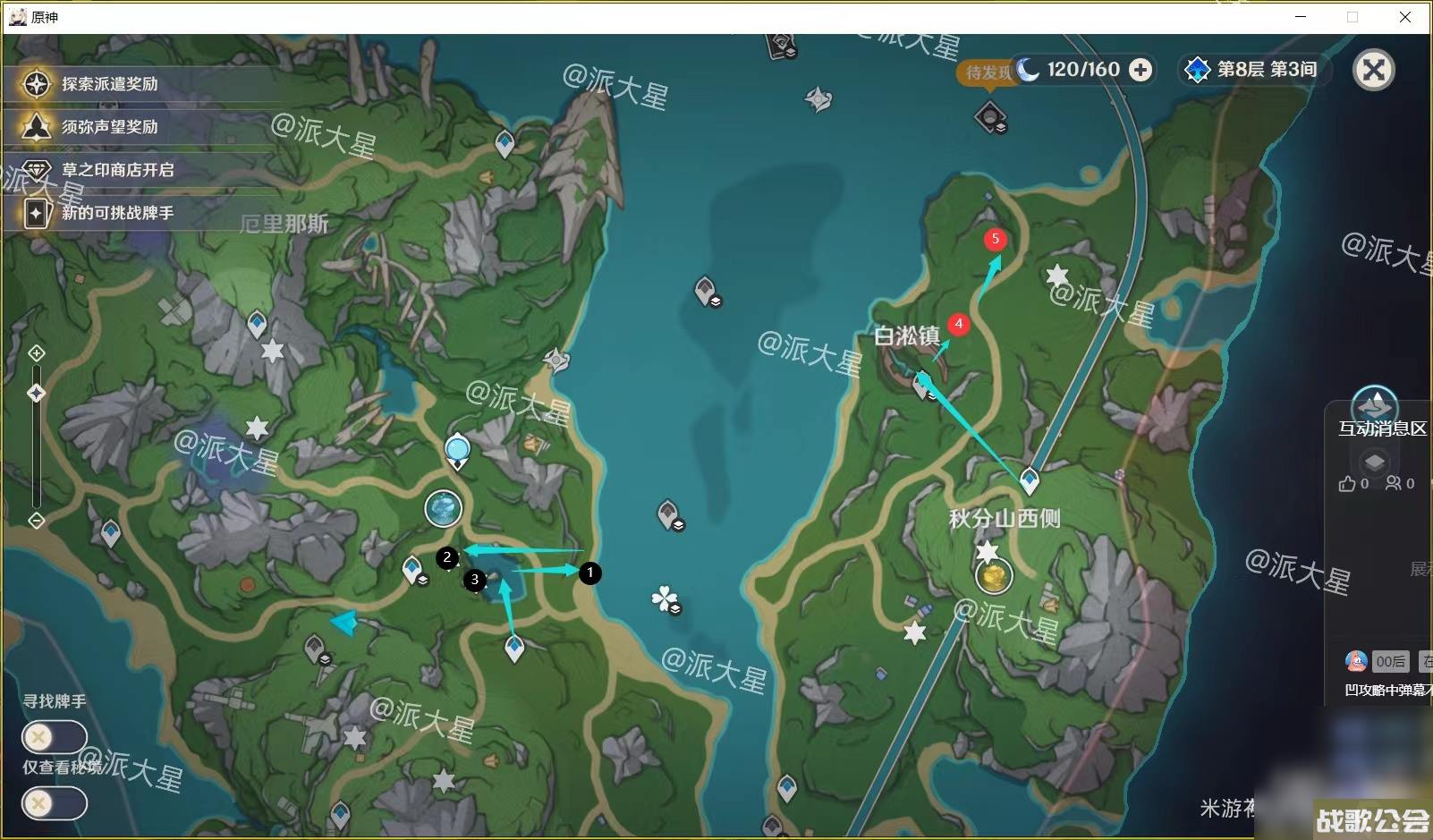Image resolution: width=1433 pixels, height=840 pixels.
Task: Click the Genshin Impact icon in the title bar
Action: [x=20, y=16]
